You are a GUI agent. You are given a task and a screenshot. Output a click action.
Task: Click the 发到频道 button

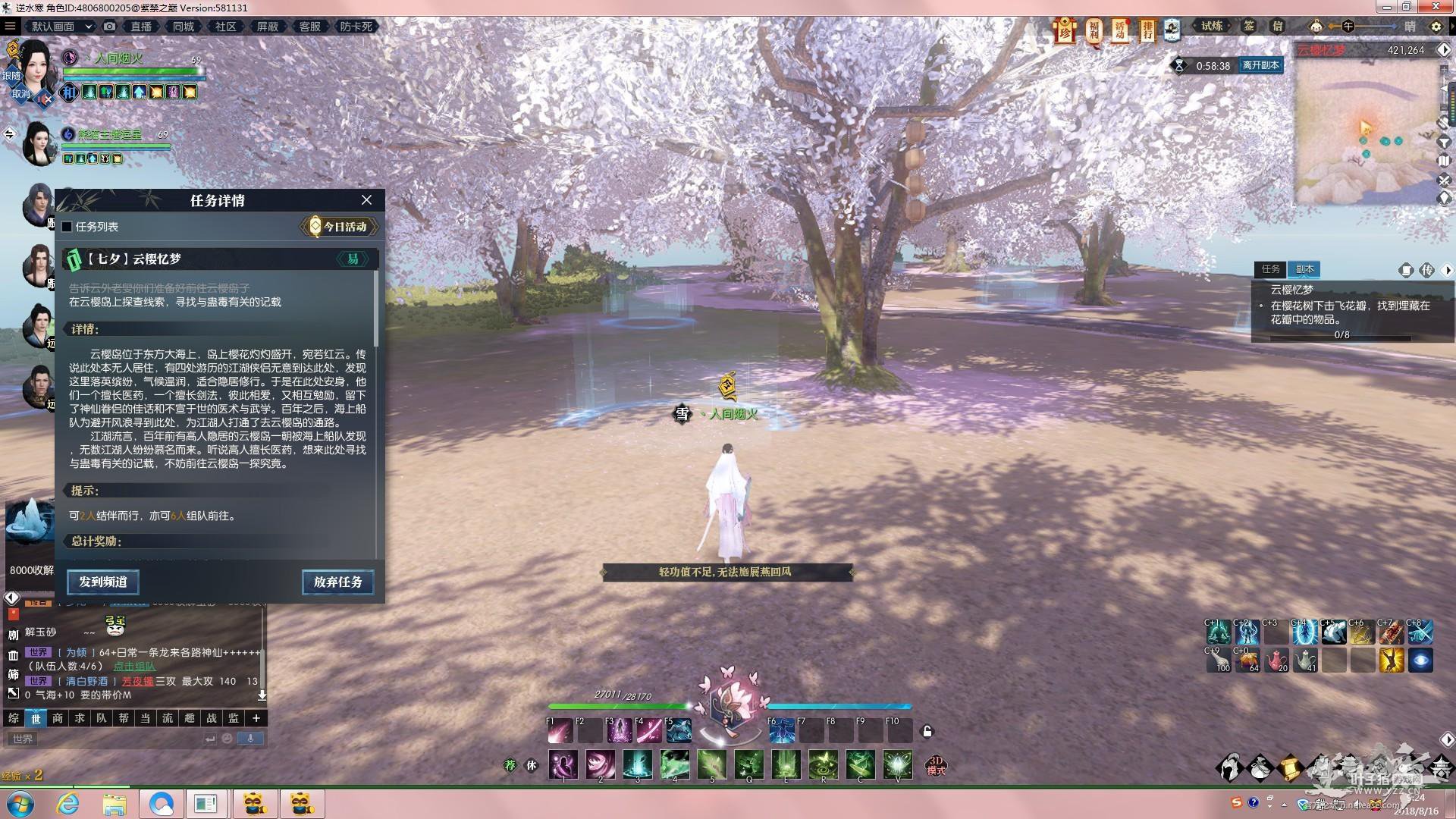pyautogui.click(x=103, y=582)
